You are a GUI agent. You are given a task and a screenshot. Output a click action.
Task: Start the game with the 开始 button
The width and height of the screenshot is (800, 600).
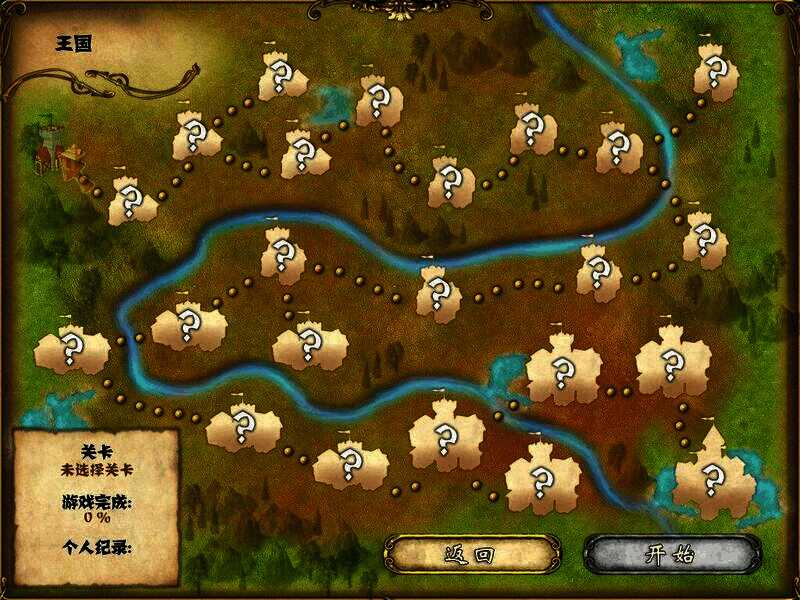669,554
